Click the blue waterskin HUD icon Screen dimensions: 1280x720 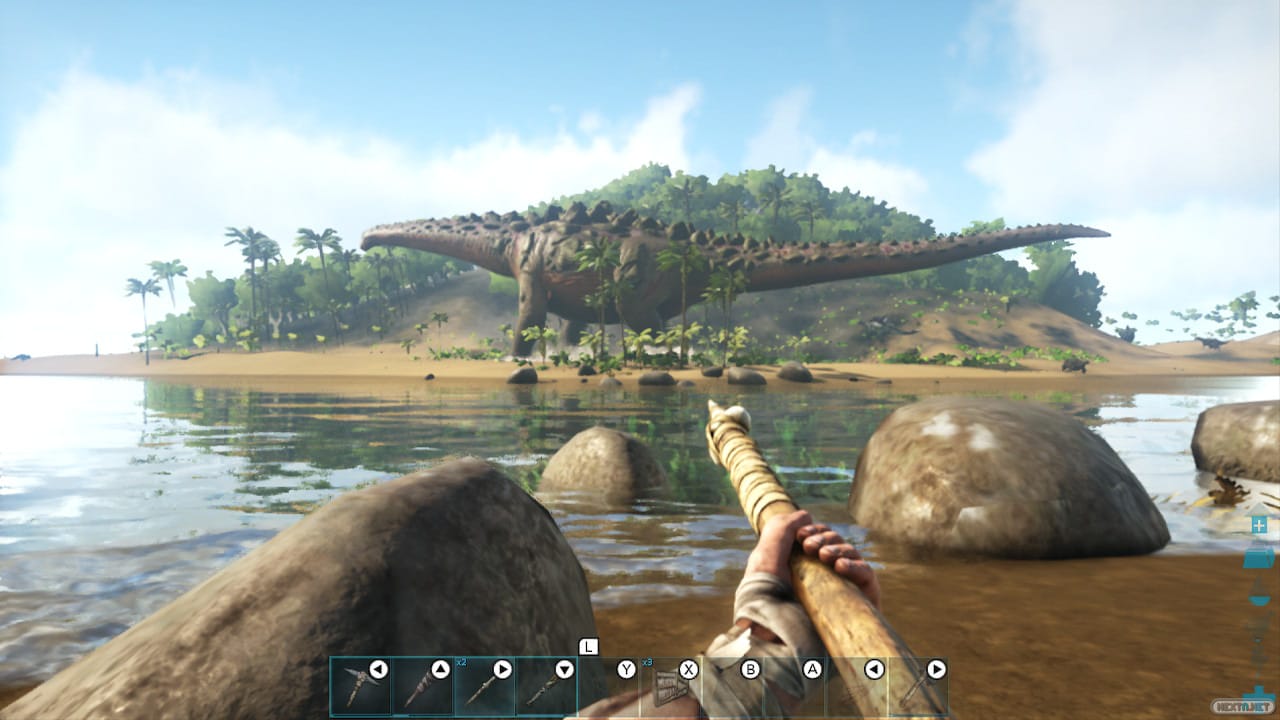point(1257,597)
